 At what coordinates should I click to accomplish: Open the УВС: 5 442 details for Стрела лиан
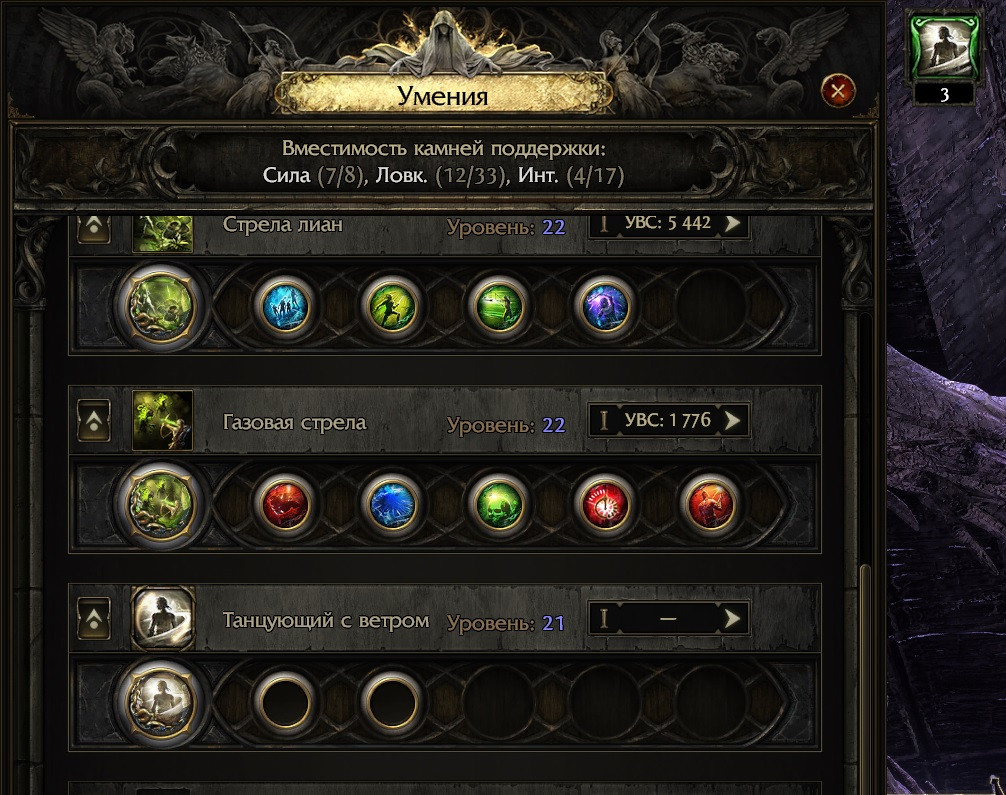pyautogui.click(x=734, y=223)
